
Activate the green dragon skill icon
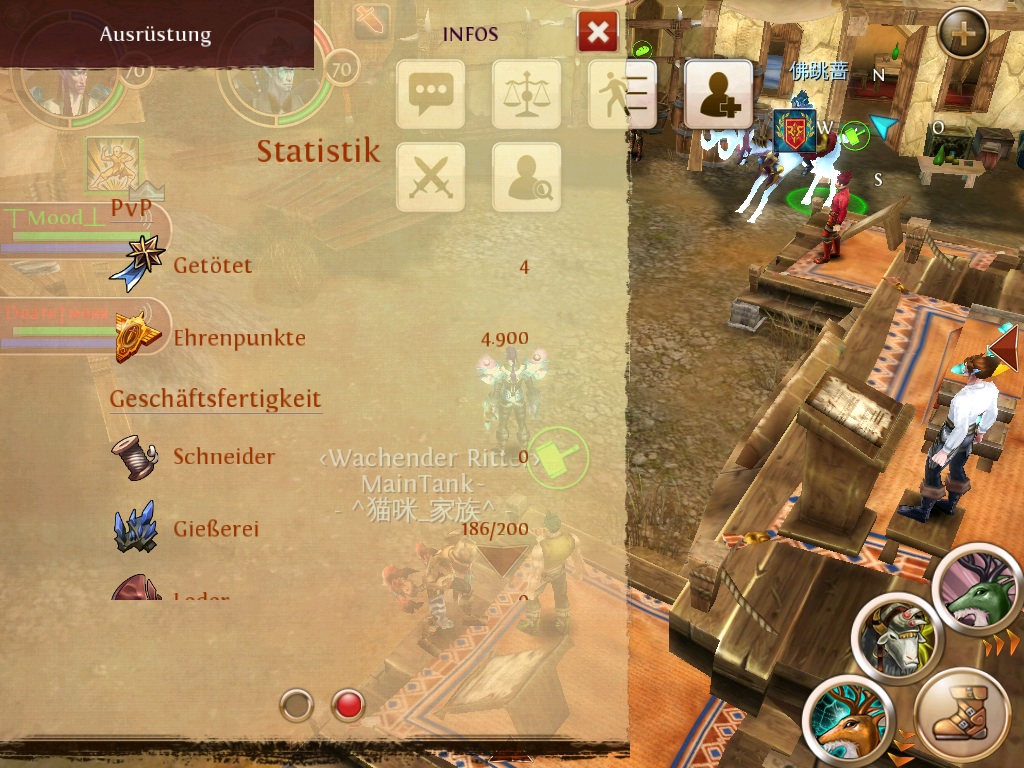977,590
